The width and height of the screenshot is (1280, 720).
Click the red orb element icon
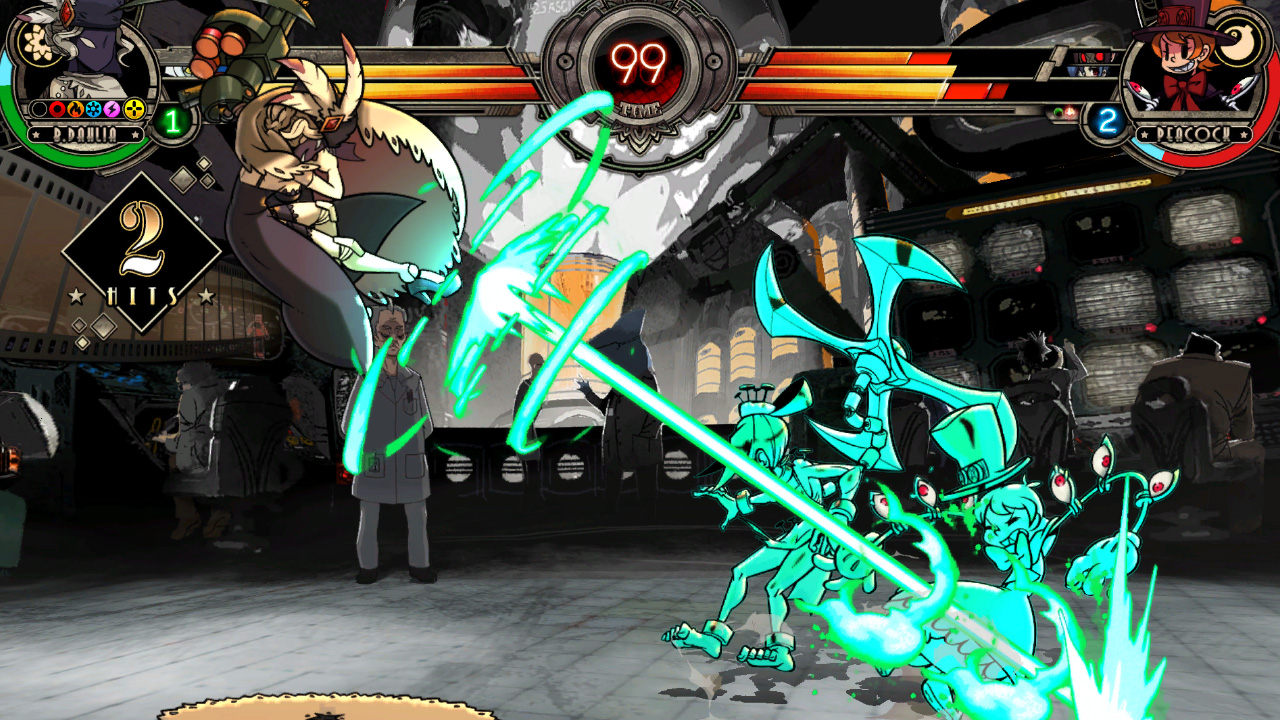(56, 110)
